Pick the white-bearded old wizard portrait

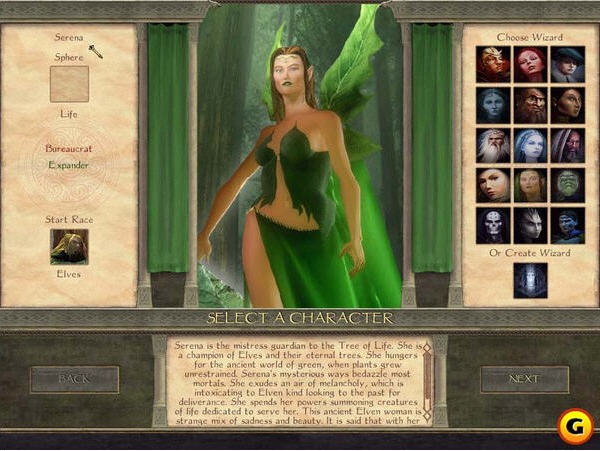click(x=493, y=145)
